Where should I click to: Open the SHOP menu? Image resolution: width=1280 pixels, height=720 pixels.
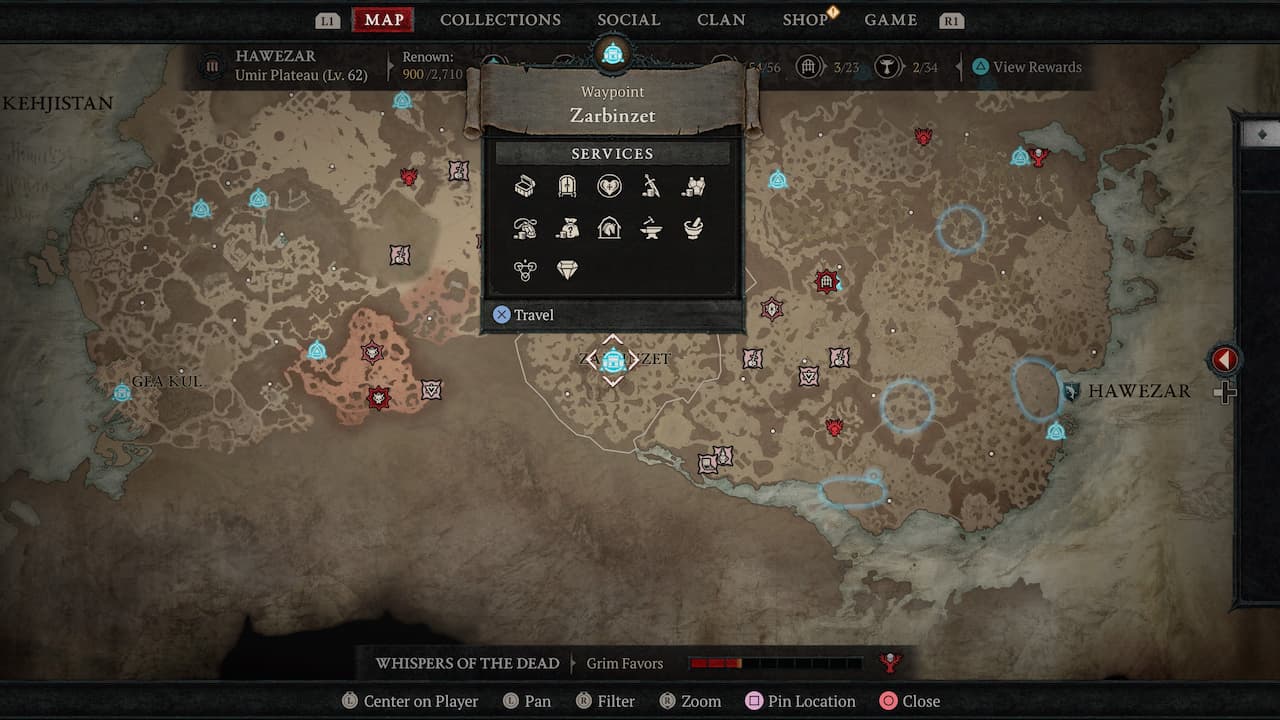(x=806, y=19)
